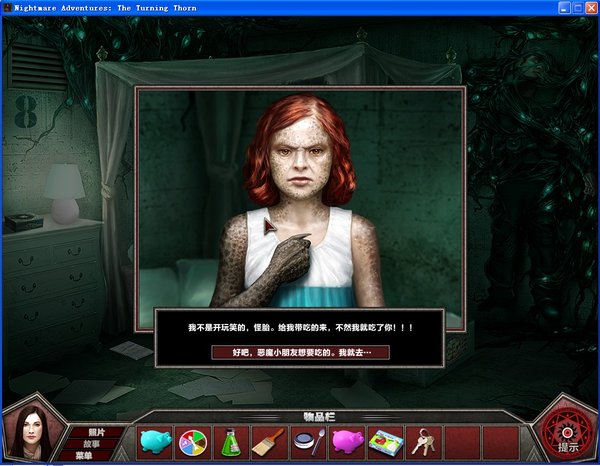Viewport: 600px width, 466px height.
Task: Minimize the game window
Action: pos(560,8)
